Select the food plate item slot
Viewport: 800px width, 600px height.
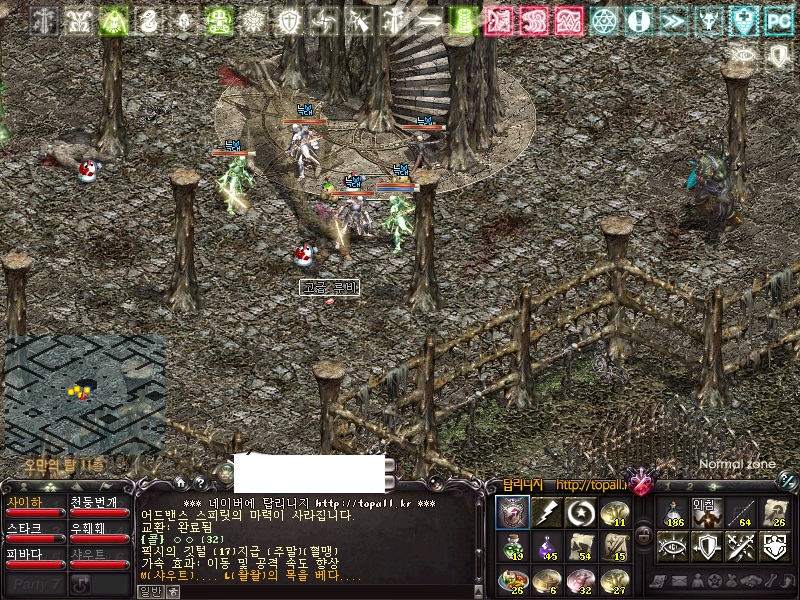point(514,580)
